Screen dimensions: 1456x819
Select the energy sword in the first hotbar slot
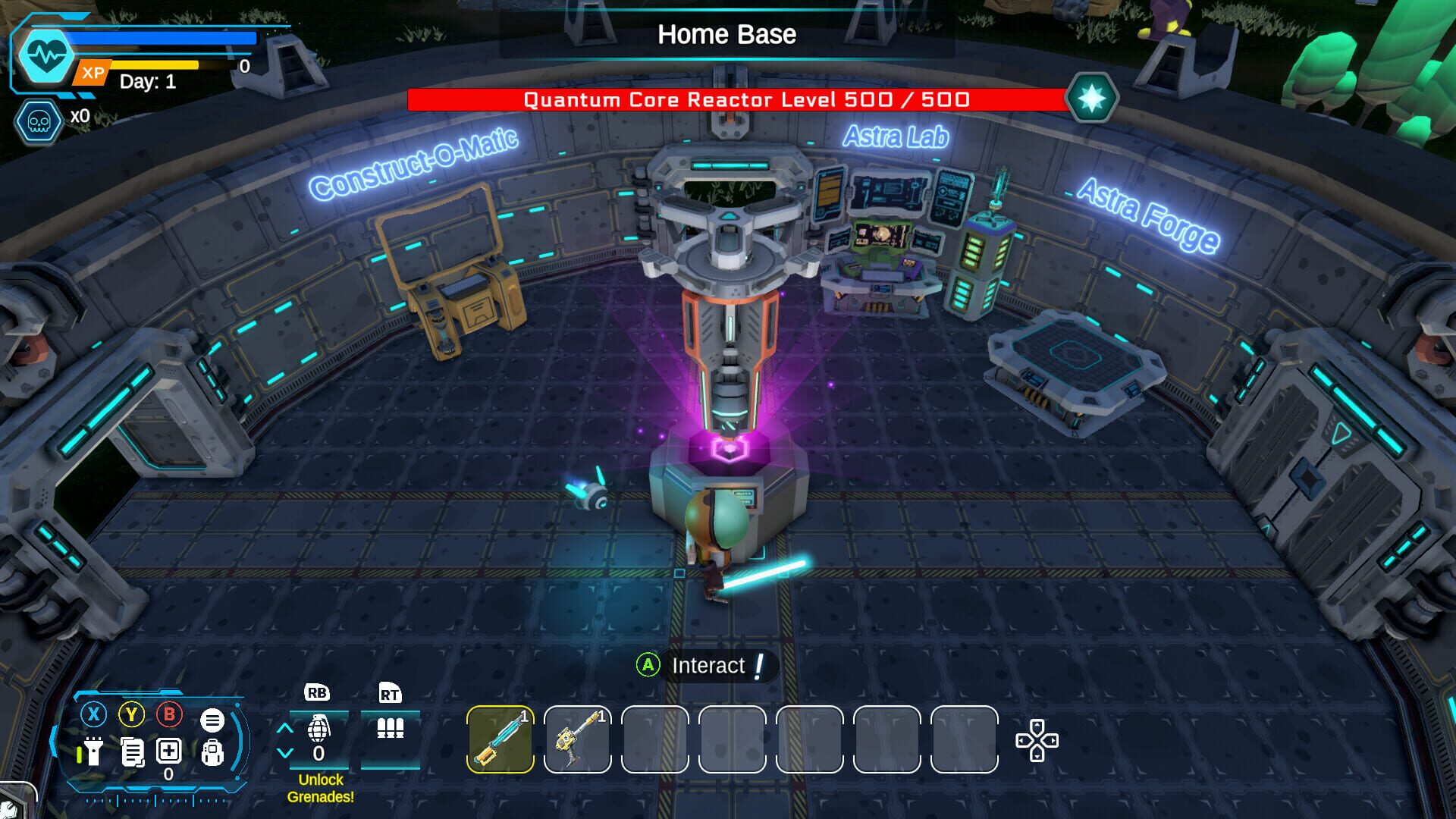tap(500, 737)
